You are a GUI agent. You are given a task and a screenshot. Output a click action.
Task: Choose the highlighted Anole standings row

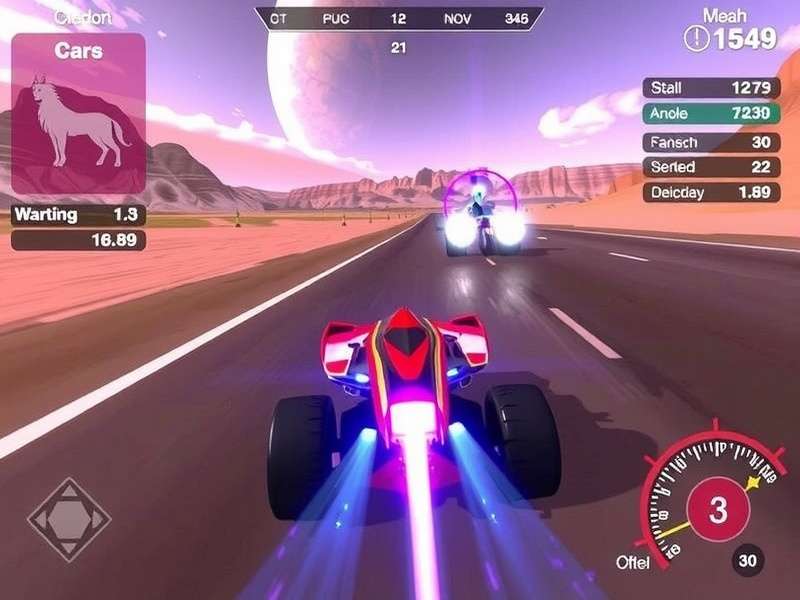point(711,114)
